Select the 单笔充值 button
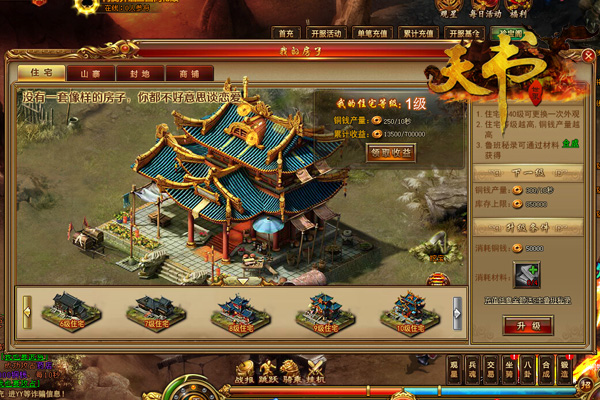600x400 pixels. click(375, 33)
